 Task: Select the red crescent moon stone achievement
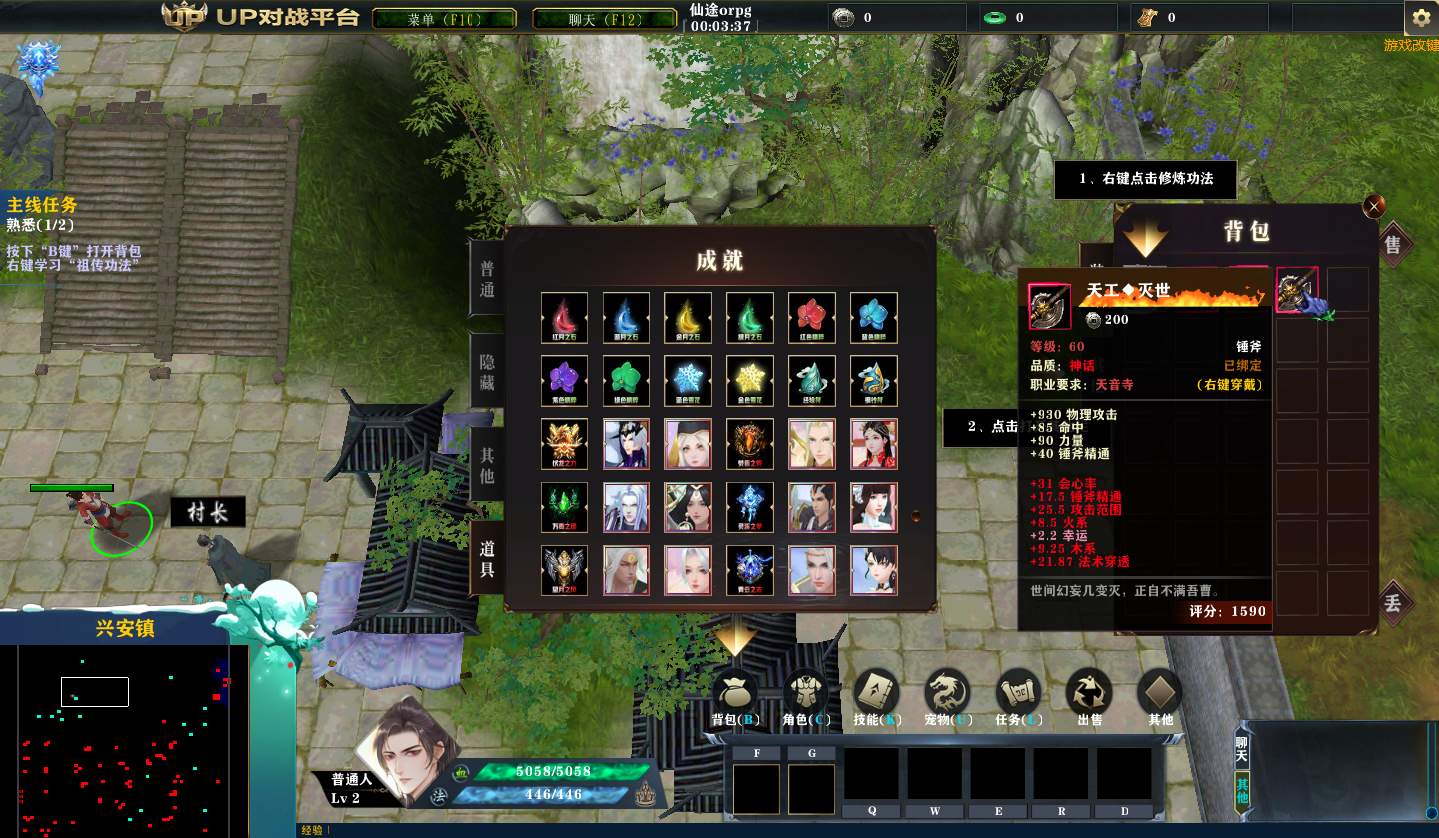pyautogui.click(x=565, y=318)
